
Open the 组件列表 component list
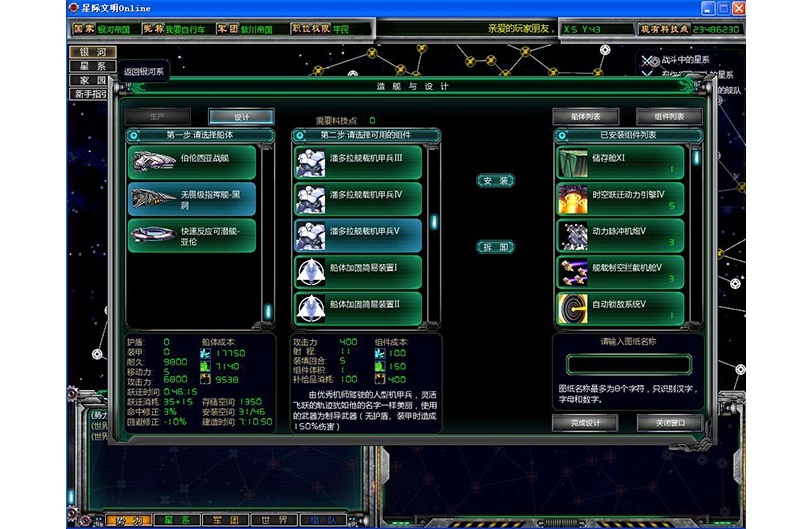coord(669,117)
